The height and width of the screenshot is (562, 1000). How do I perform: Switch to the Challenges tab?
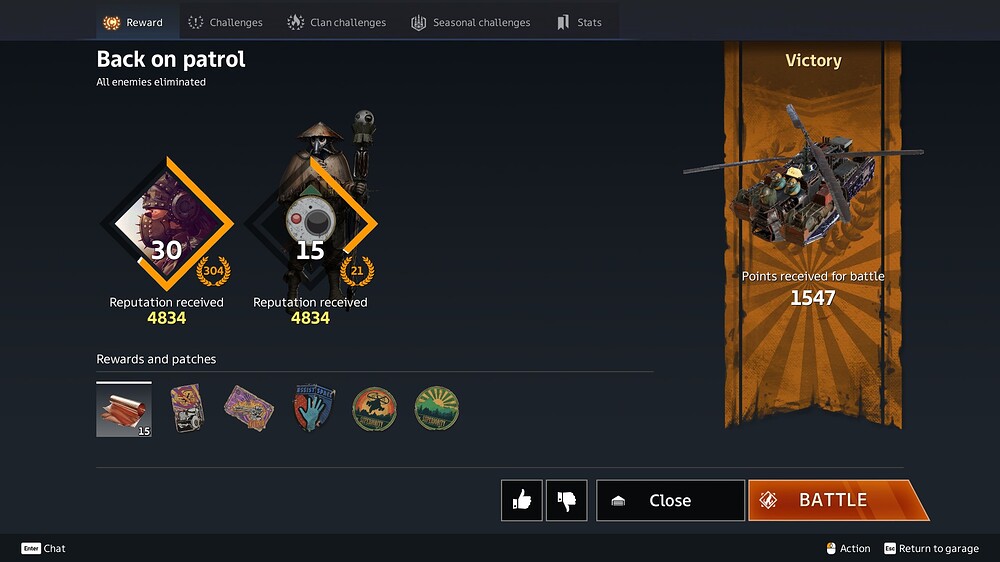(x=225, y=22)
